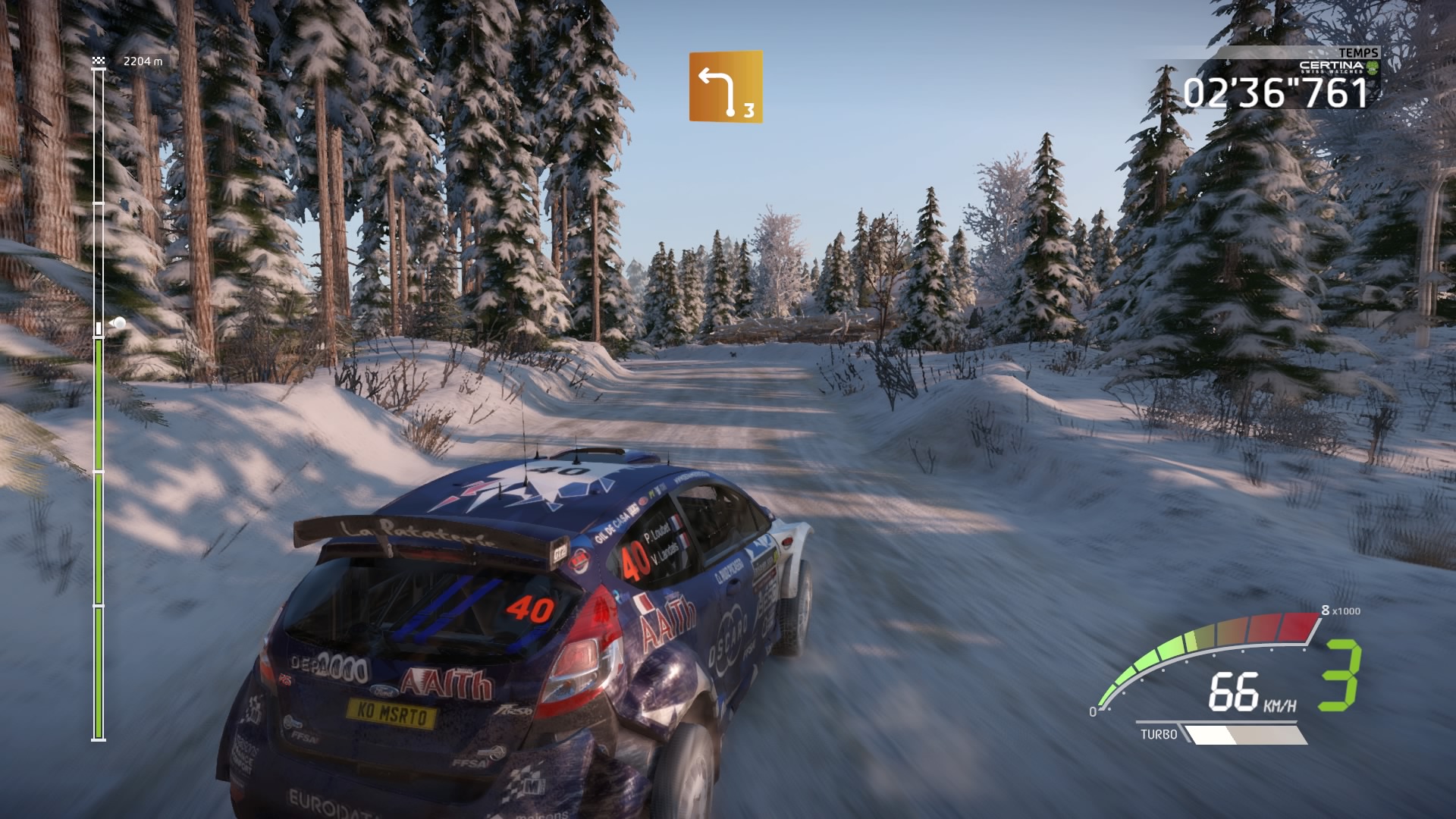Select the TEMPS header tab

coord(1361,52)
